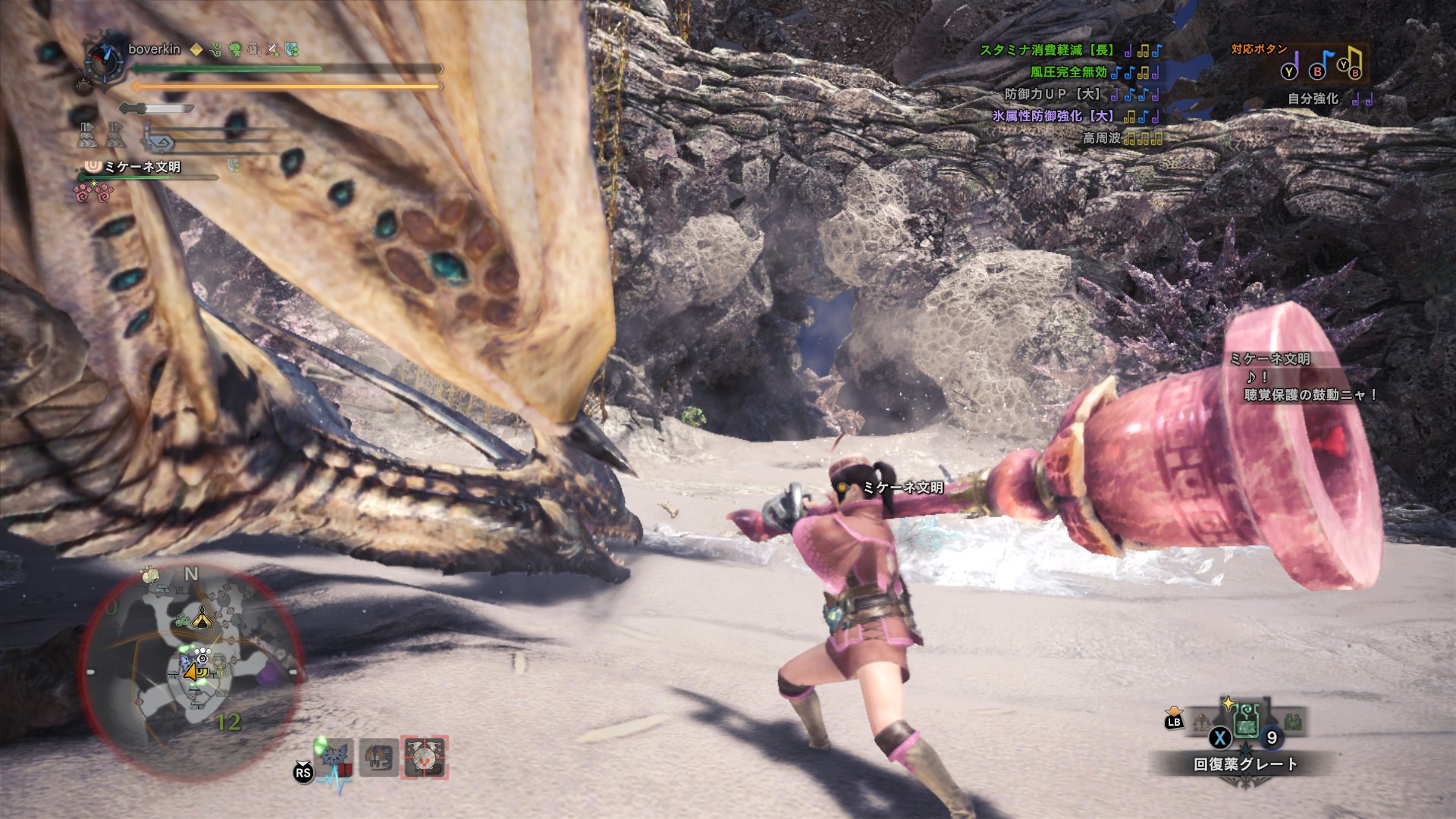Click the hunting horn shaped gauge icon

point(157,141)
